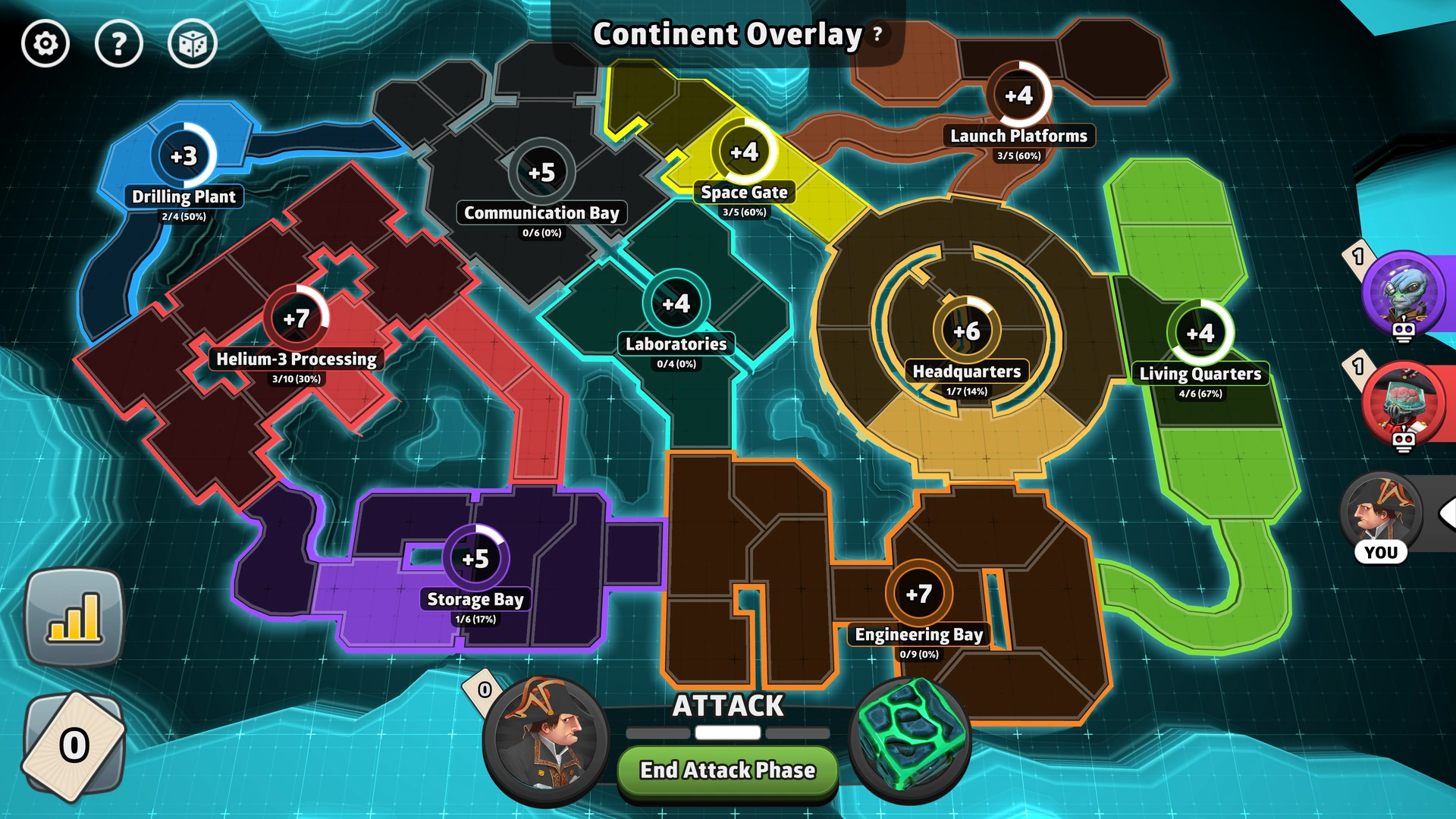Viewport: 1456px width, 819px height.
Task: Select the Launch Platforms bonus circle
Action: 1019,96
